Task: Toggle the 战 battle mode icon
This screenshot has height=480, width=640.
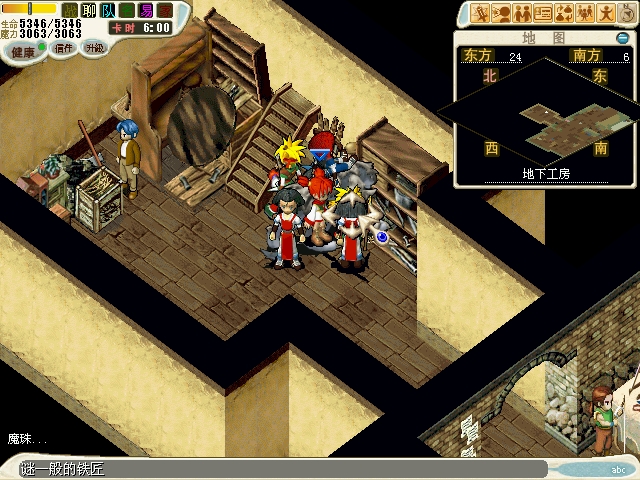Action: pos(71,10)
